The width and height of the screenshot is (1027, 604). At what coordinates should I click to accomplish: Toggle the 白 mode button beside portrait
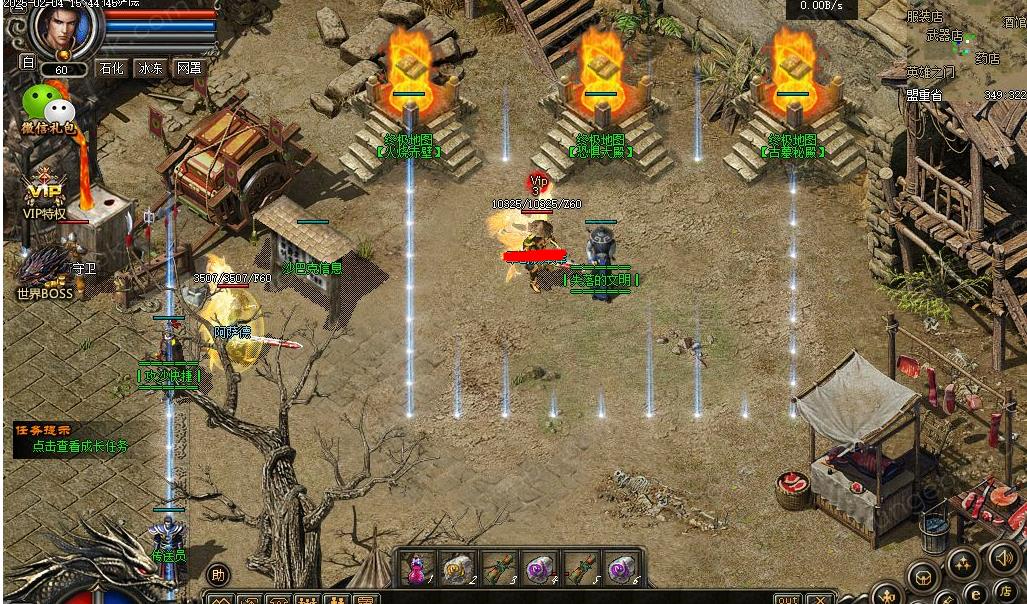[x=28, y=62]
